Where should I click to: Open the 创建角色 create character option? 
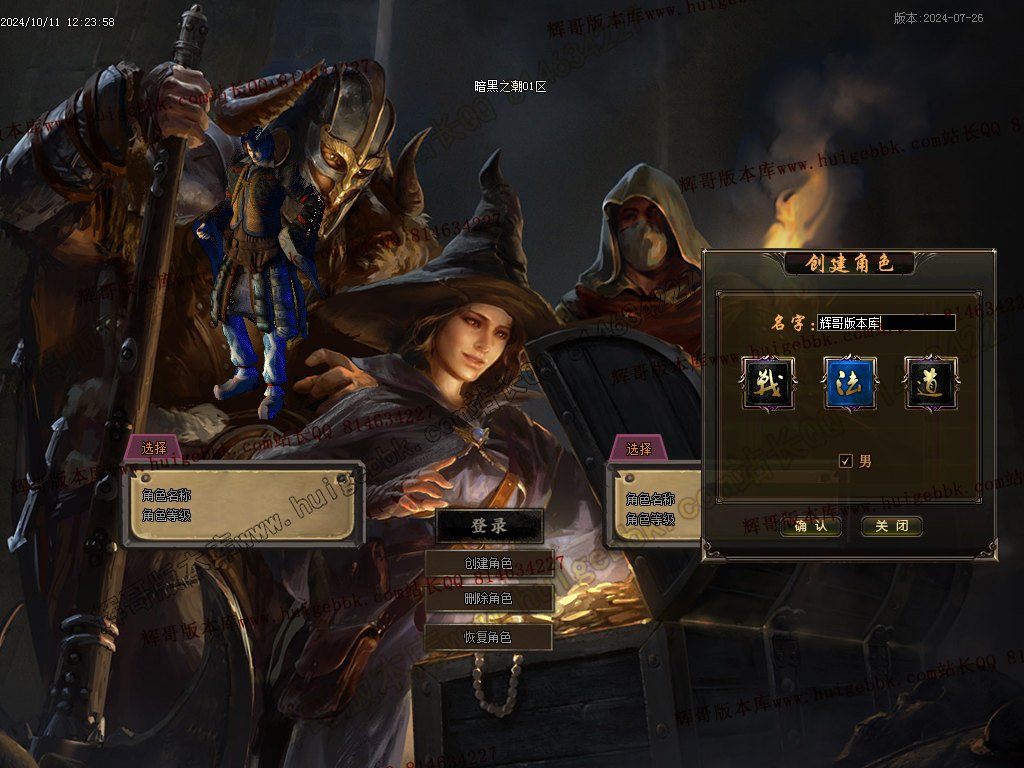pos(489,563)
